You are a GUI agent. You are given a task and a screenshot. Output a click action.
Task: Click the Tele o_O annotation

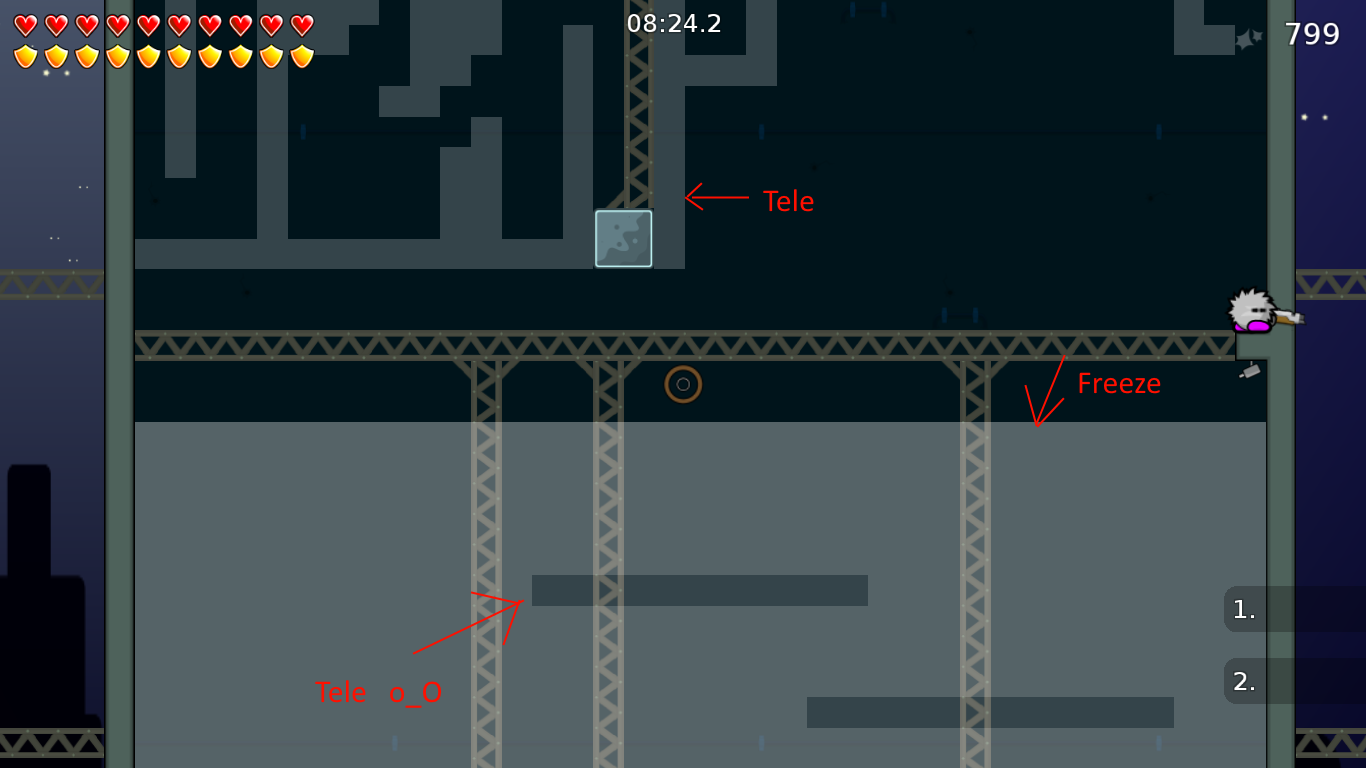click(x=380, y=692)
